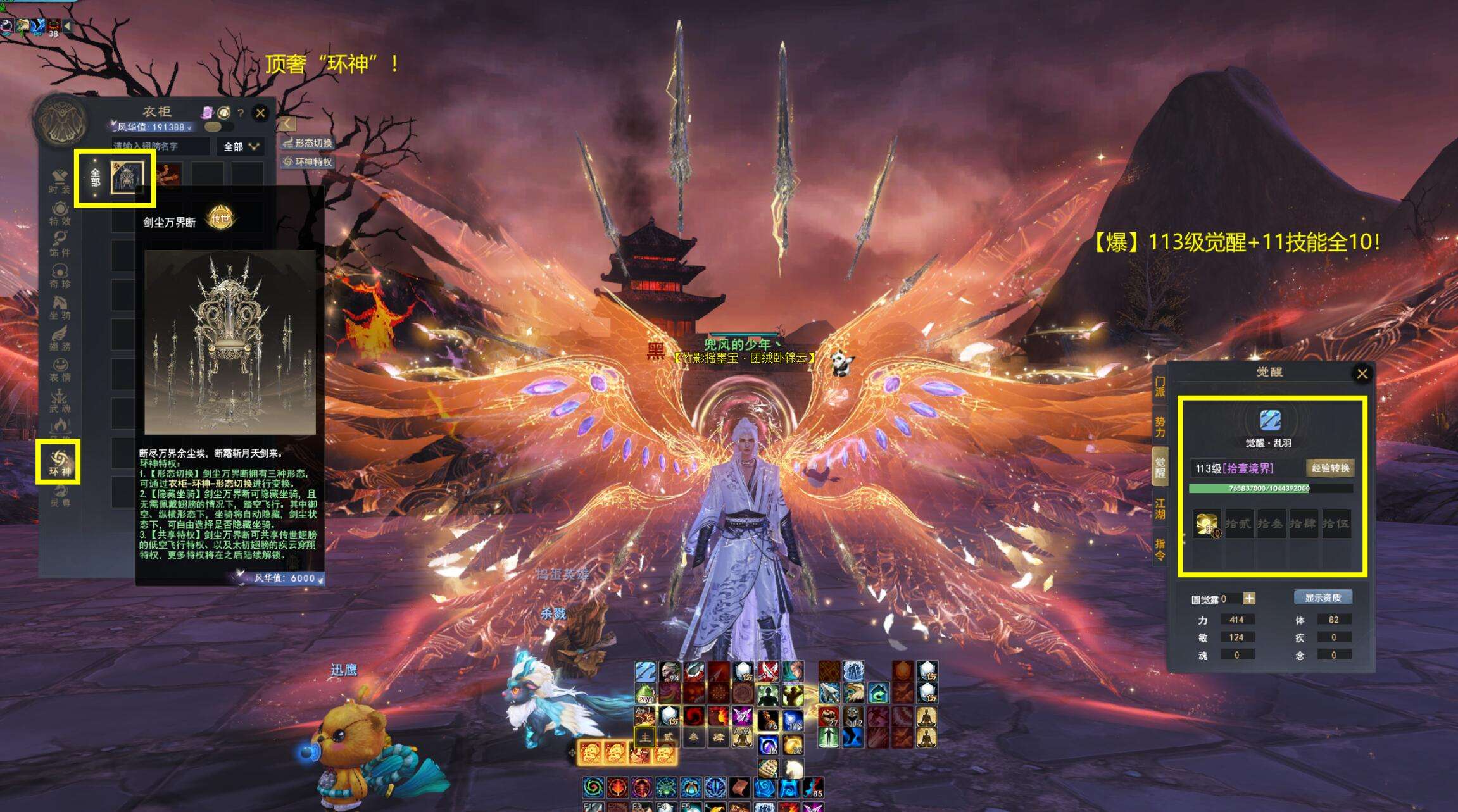Open the 环神特权 privileges button
The width and height of the screenshot is (1458, 812).
[308, 162]
